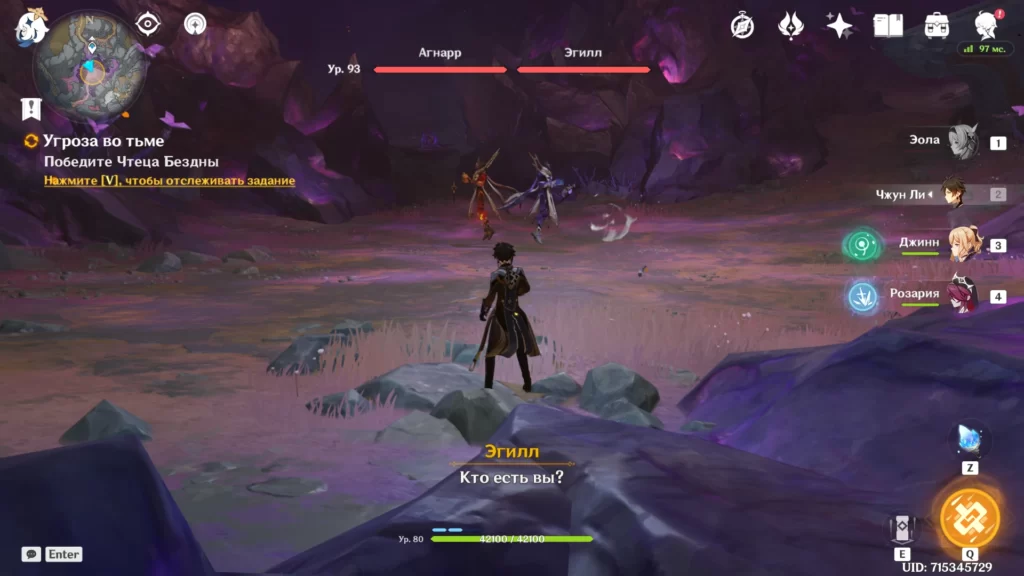Switch to party member Розария

(962, 296)
